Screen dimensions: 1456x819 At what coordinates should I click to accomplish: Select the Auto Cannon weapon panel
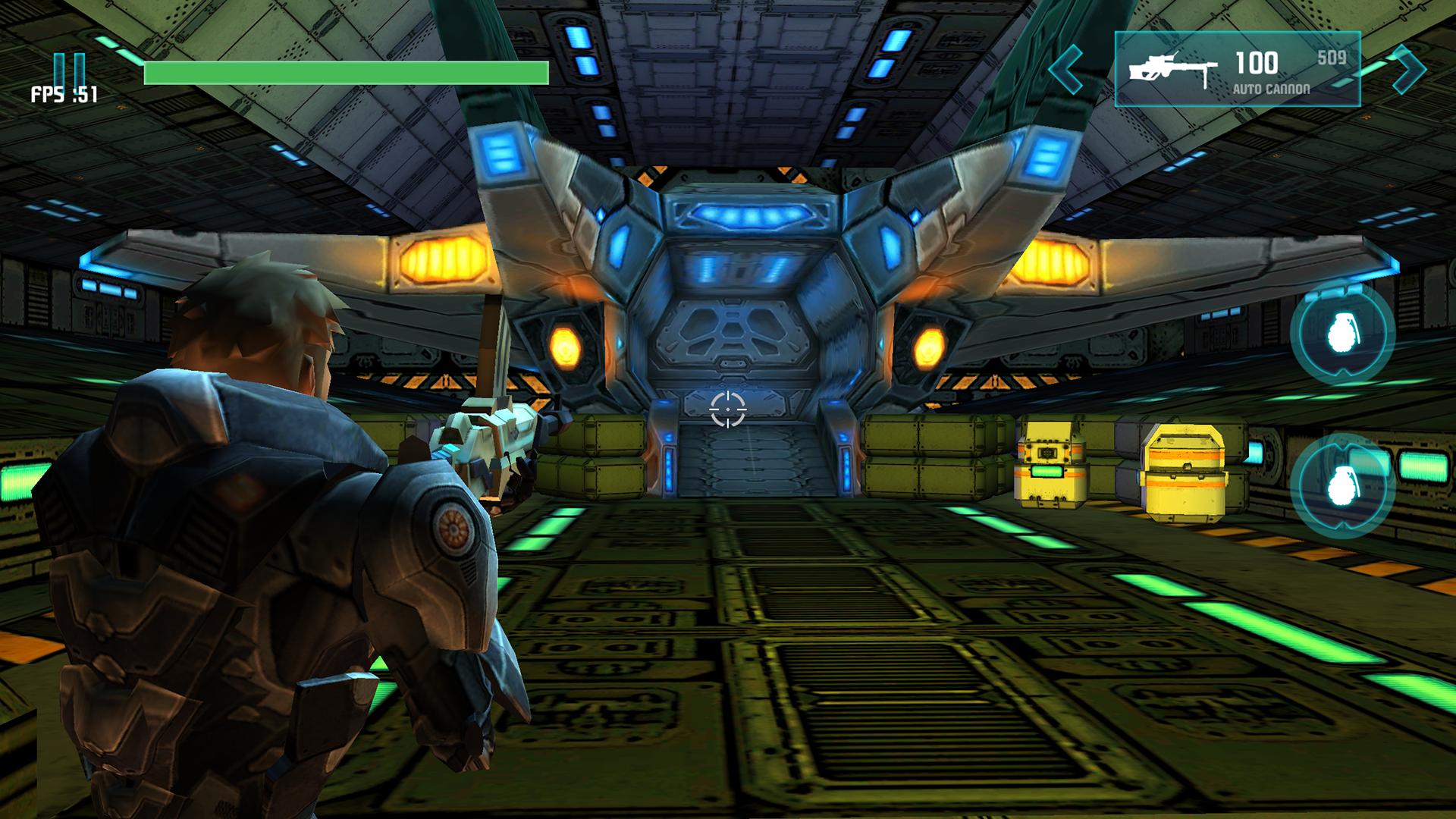tap(1237, 69)
